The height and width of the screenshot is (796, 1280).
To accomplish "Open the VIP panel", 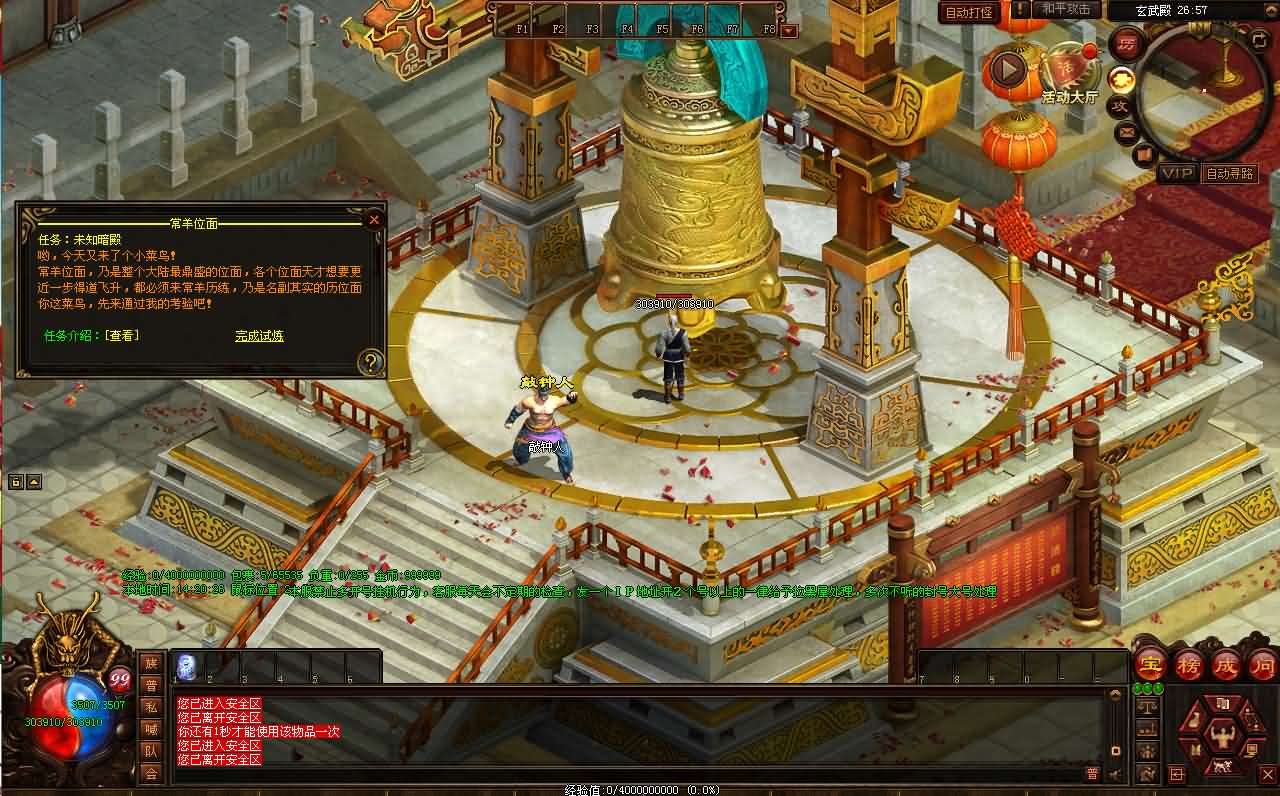I will click(1177, 173).
